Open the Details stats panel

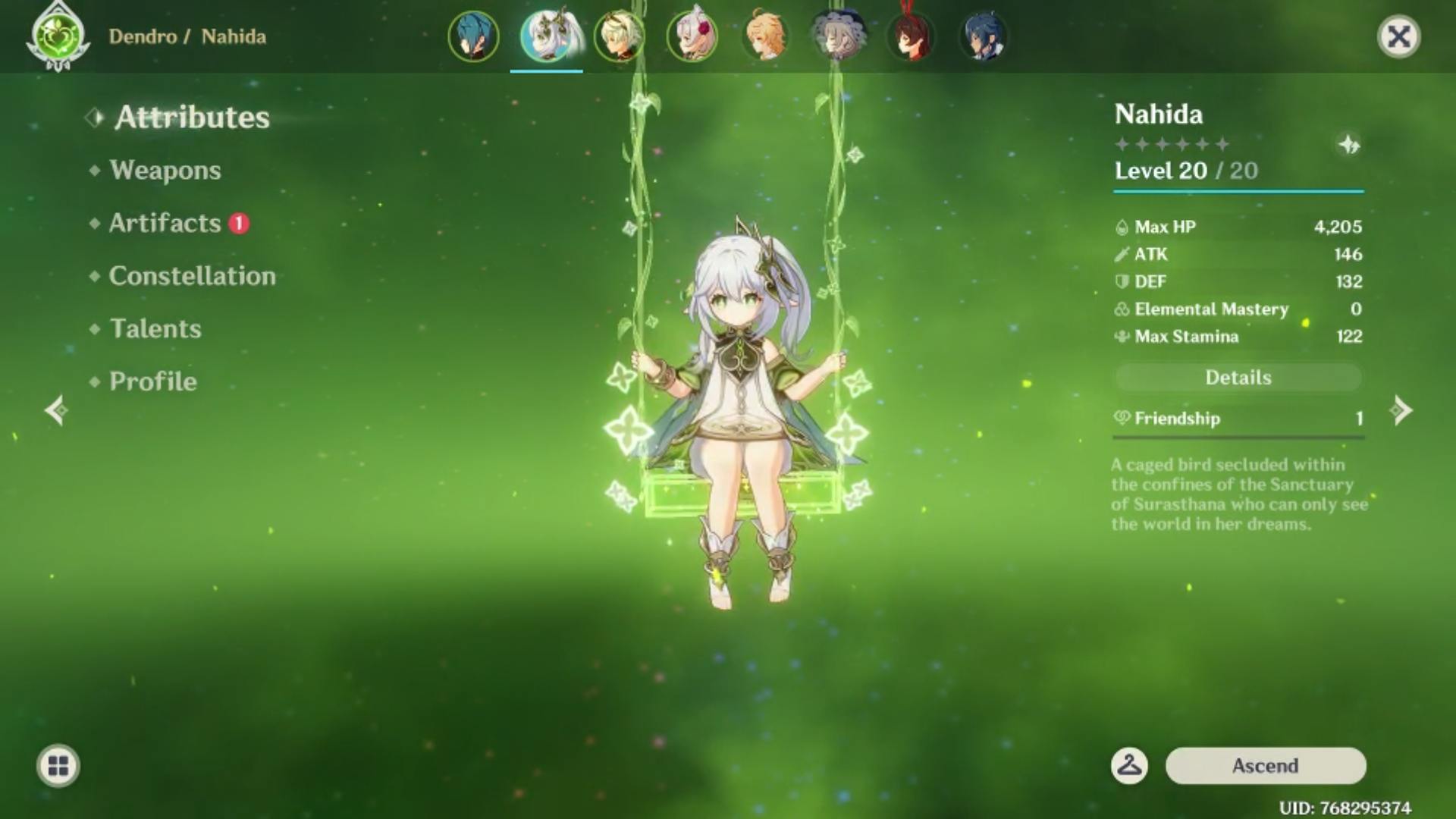(1238, 378)
